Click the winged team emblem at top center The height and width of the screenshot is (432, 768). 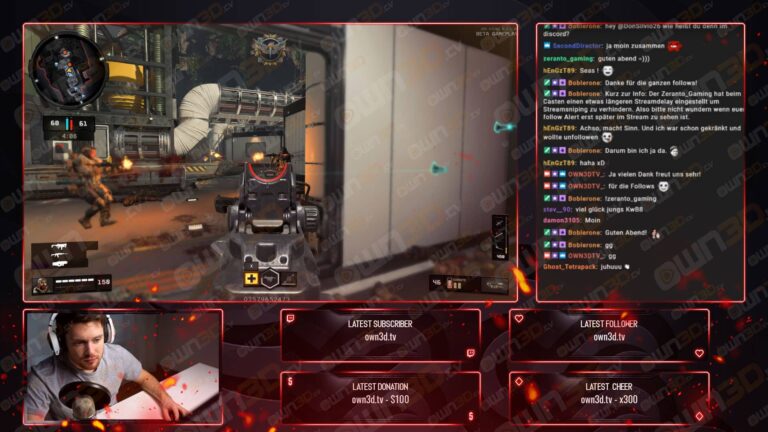coord(268,45)
